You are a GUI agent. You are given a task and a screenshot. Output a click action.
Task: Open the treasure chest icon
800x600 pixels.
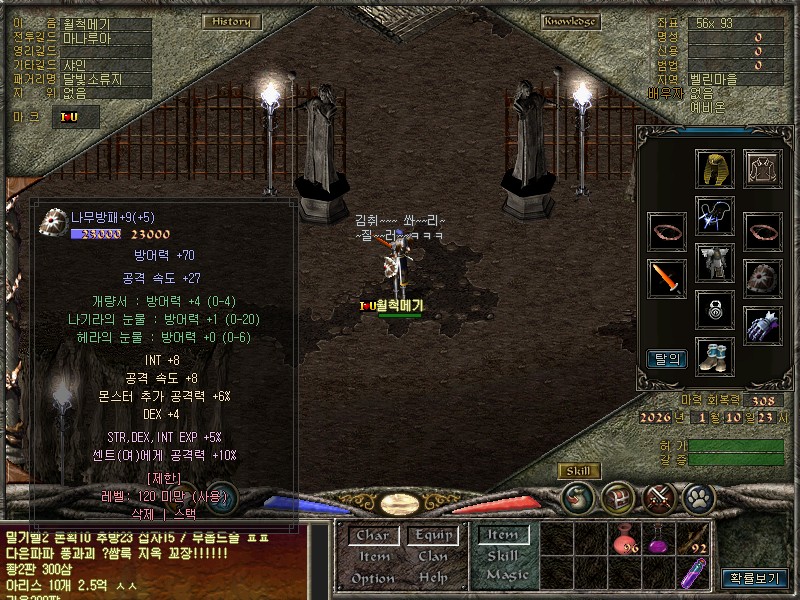point(618,497)
